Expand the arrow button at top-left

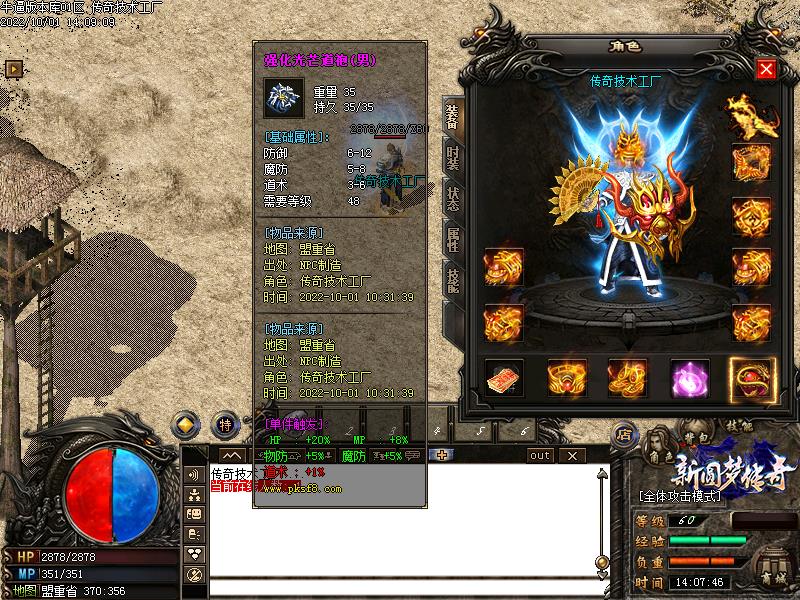[14, 69]
